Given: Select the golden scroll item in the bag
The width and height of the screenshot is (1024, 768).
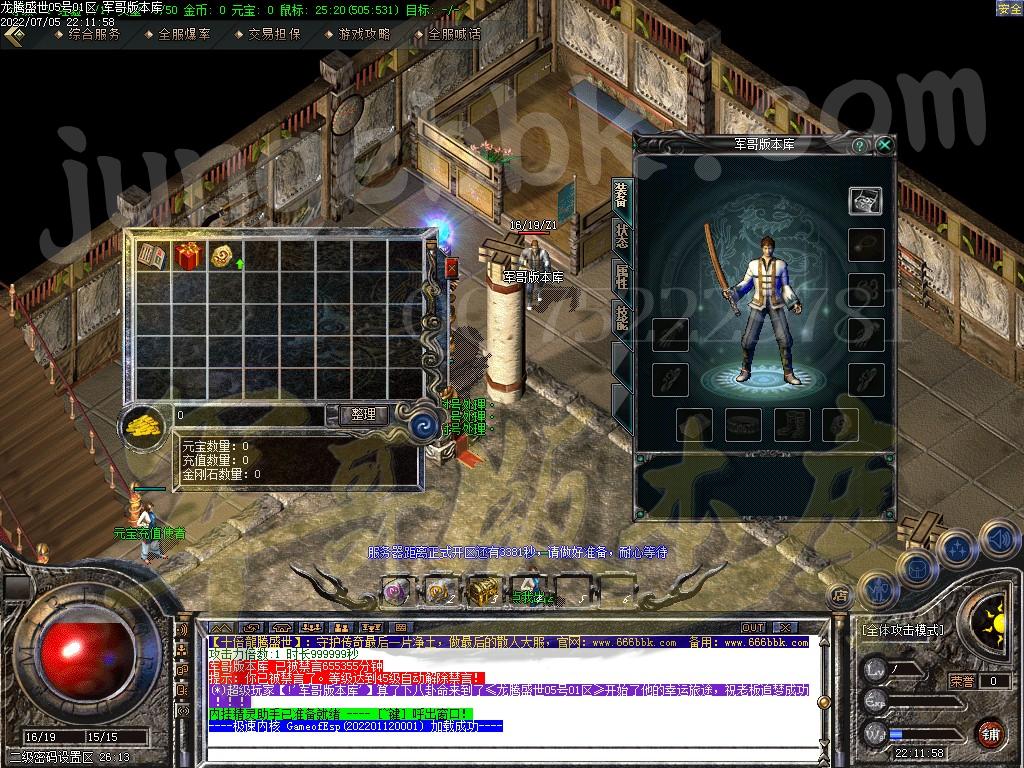Looking at the screenshot, I should pyautogui.click(x=222, y=256).
